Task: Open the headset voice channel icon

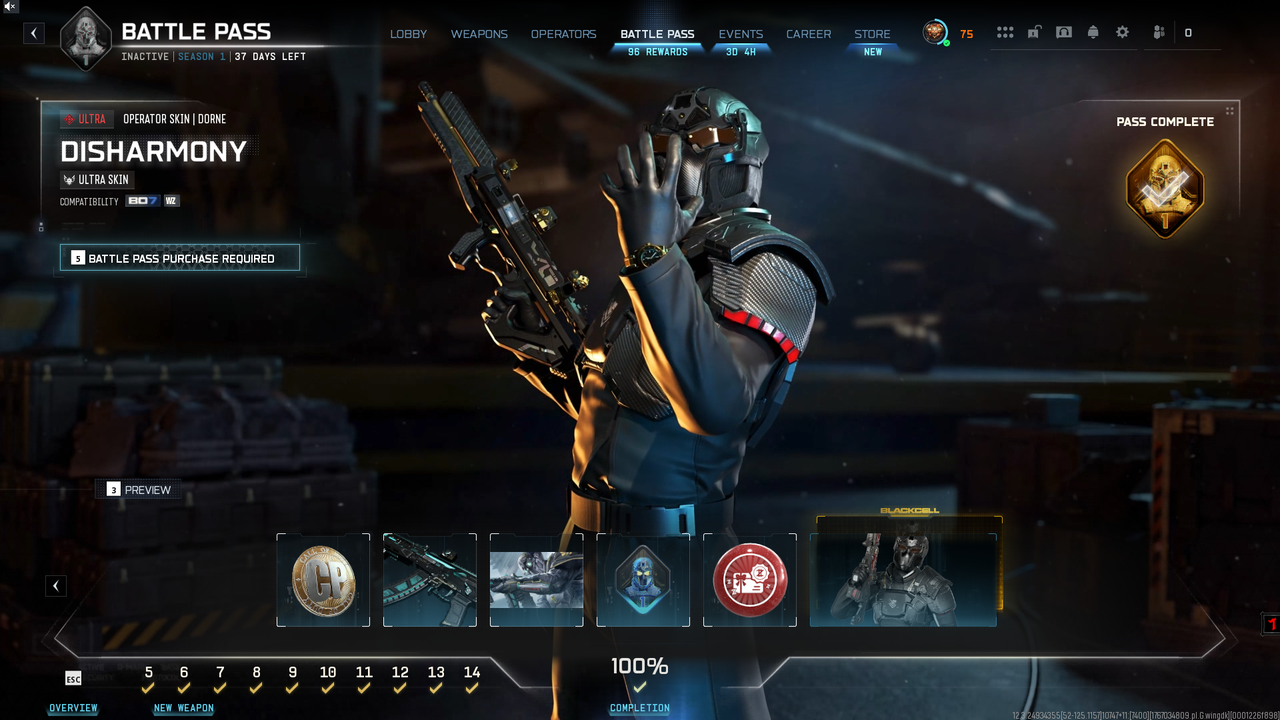Action: tap(1064, 33)
